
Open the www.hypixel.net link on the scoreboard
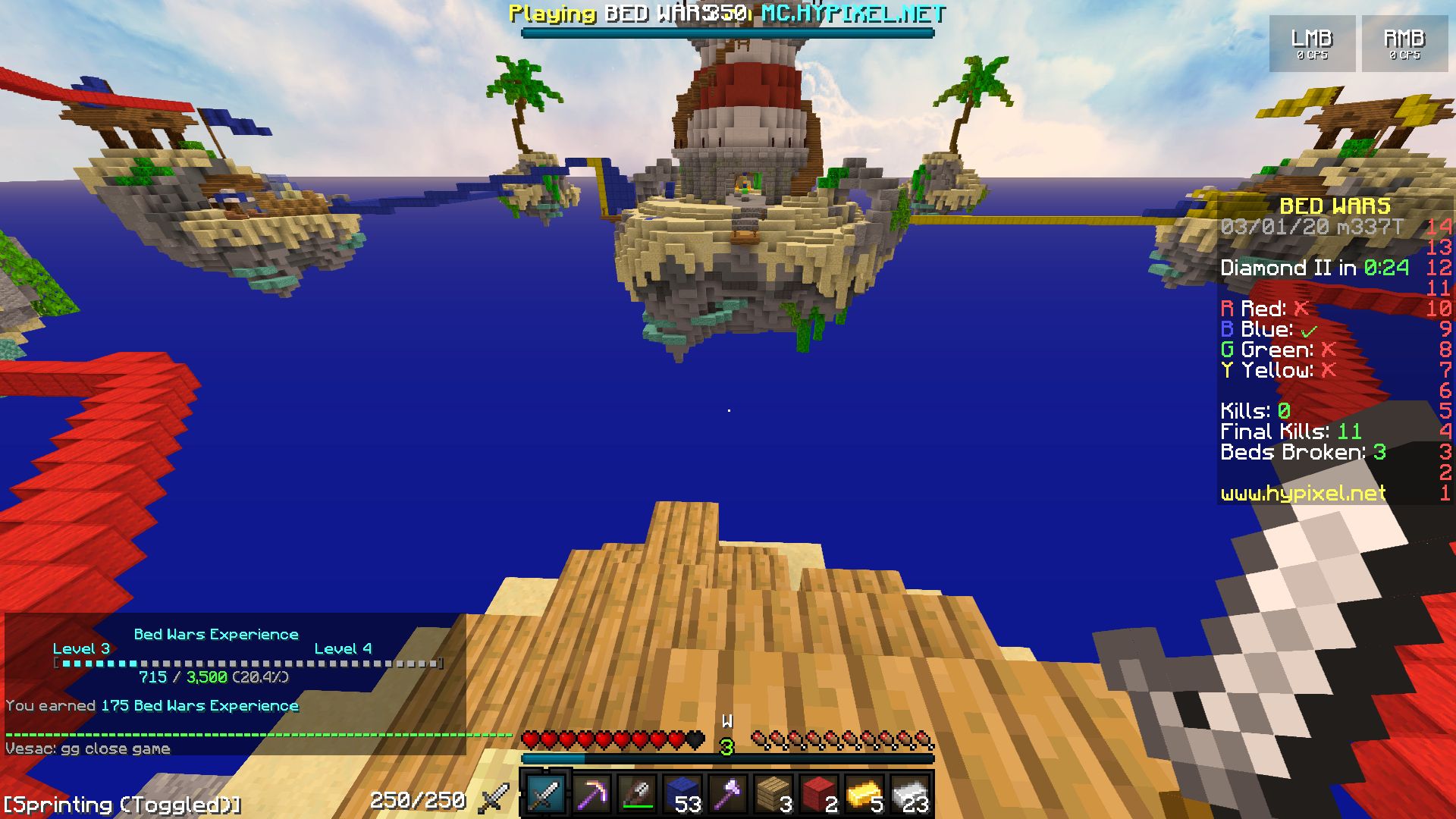click(1304, 494)
